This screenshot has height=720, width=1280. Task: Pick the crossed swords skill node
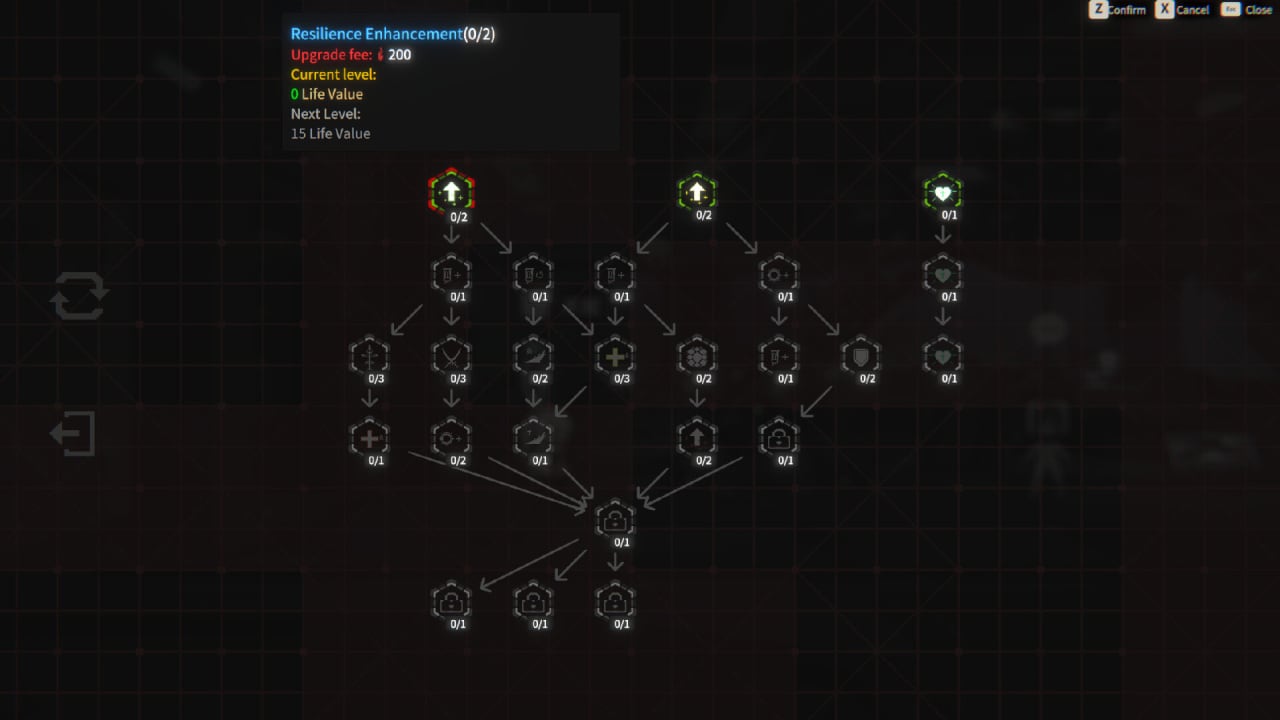click(x=451, y=355)
